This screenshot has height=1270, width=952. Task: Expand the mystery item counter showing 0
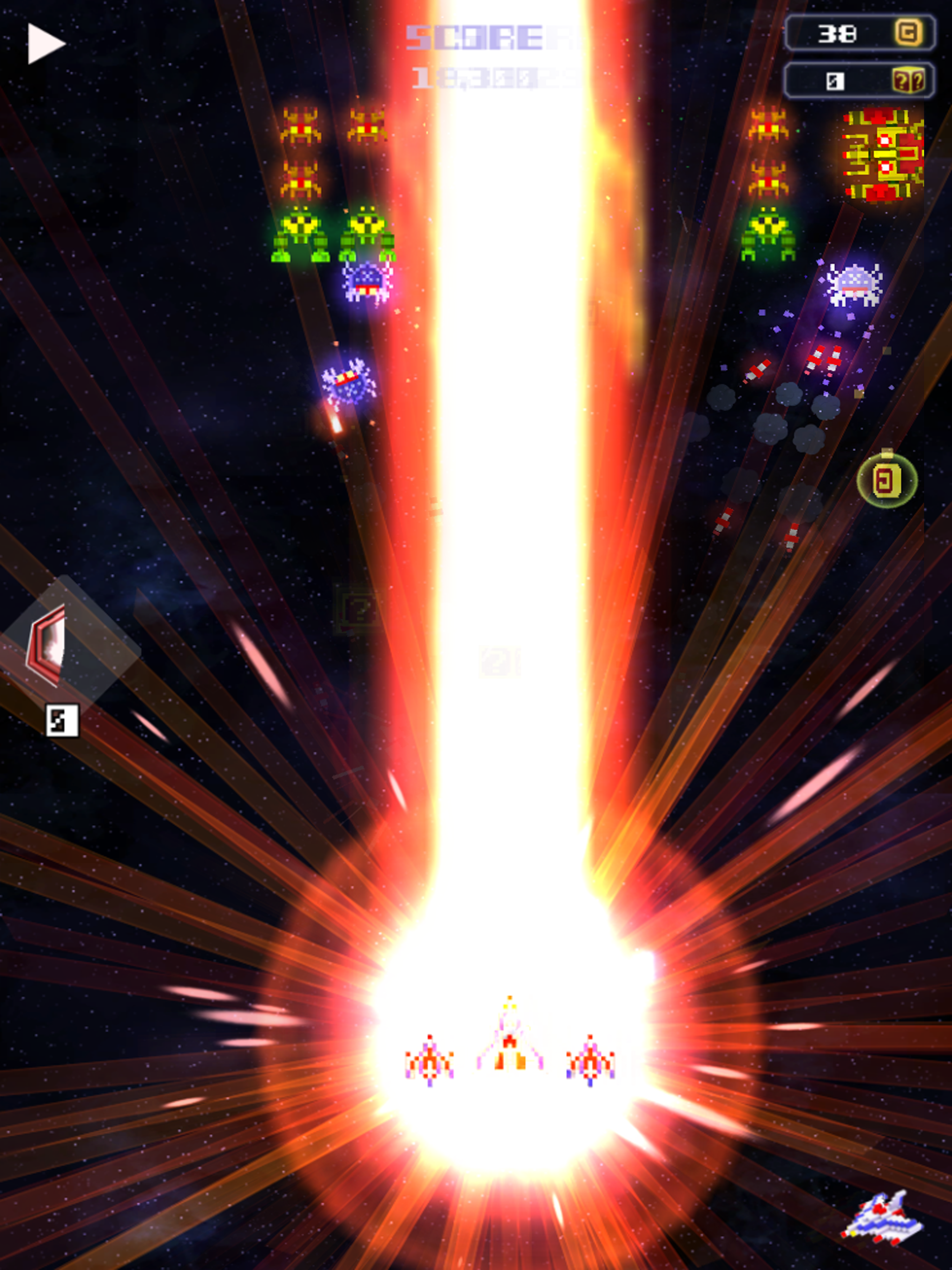[834, 82]
